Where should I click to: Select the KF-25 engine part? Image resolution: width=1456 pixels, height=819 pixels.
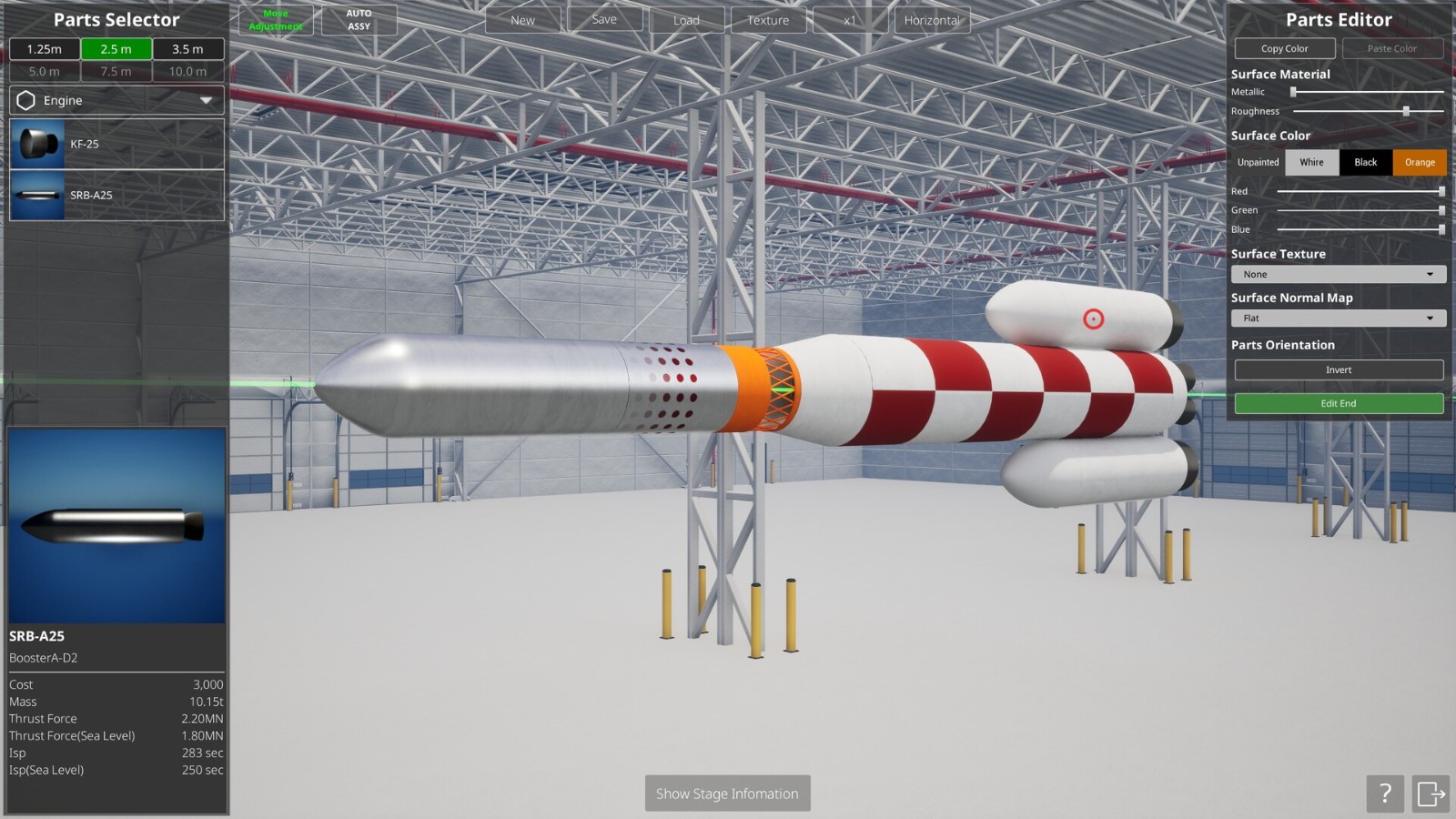click(x=116, y=144)
